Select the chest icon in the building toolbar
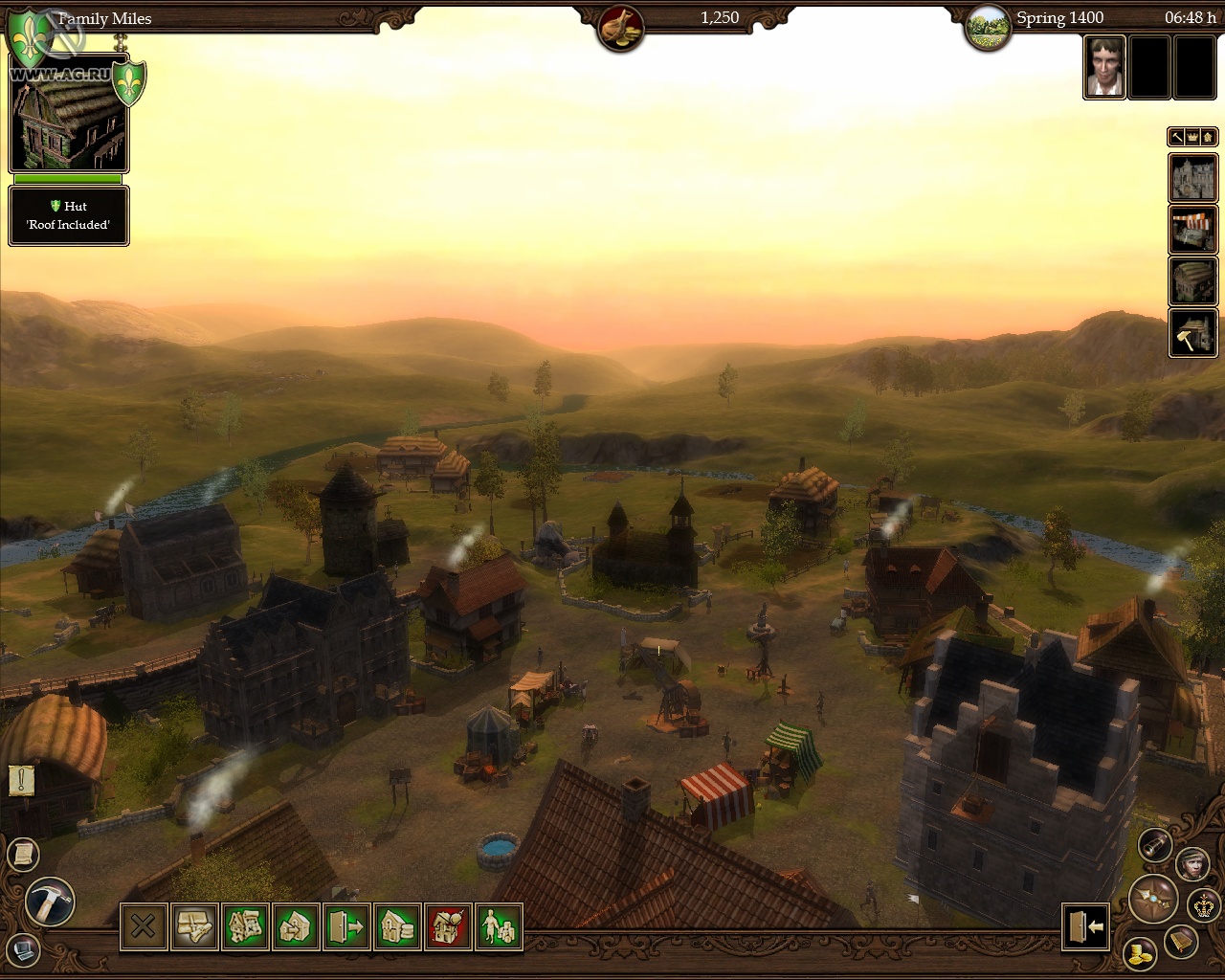 [194, 926]
